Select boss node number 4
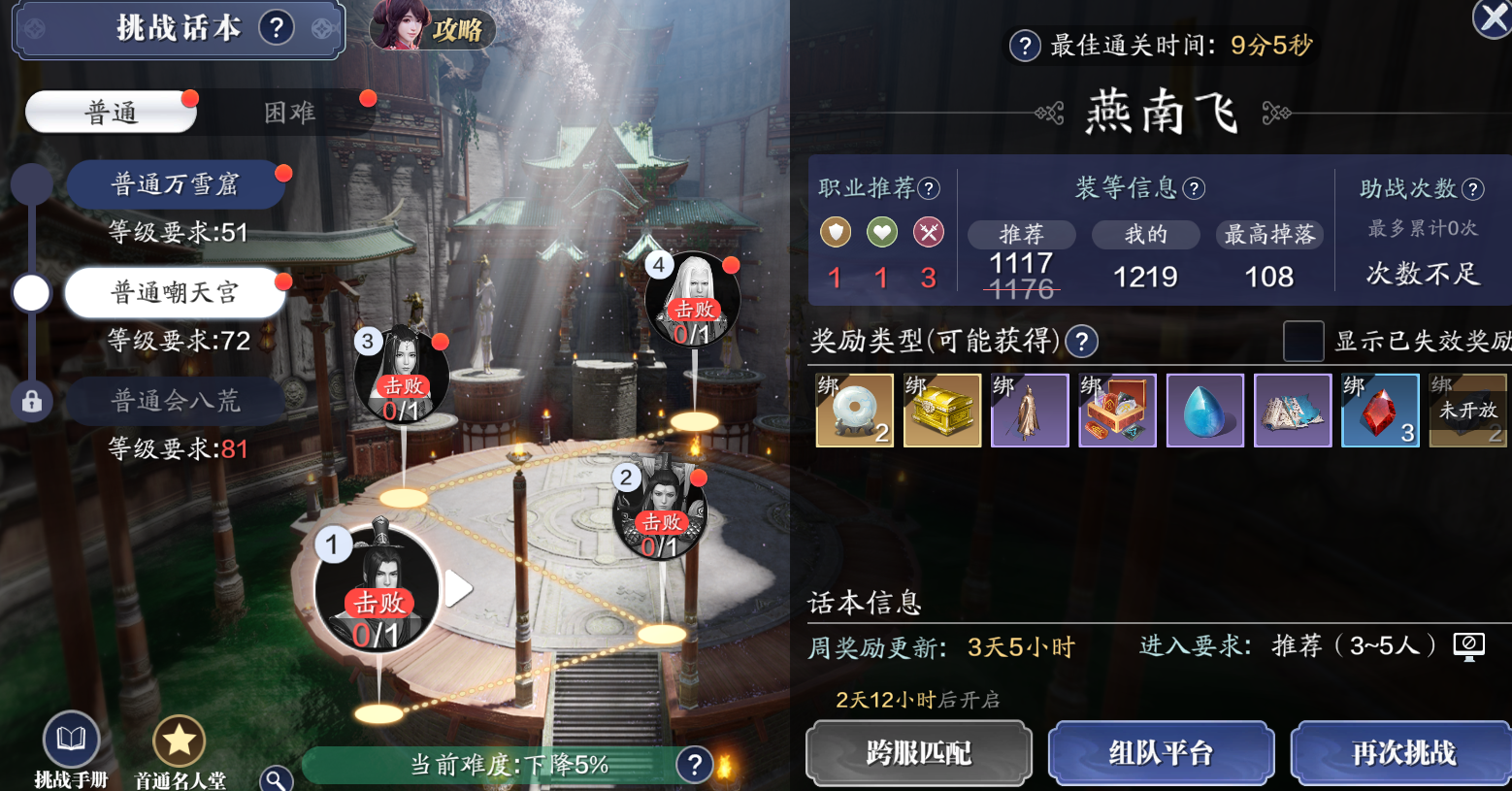This screenshot has height=791, width=1512. point(693,300)
